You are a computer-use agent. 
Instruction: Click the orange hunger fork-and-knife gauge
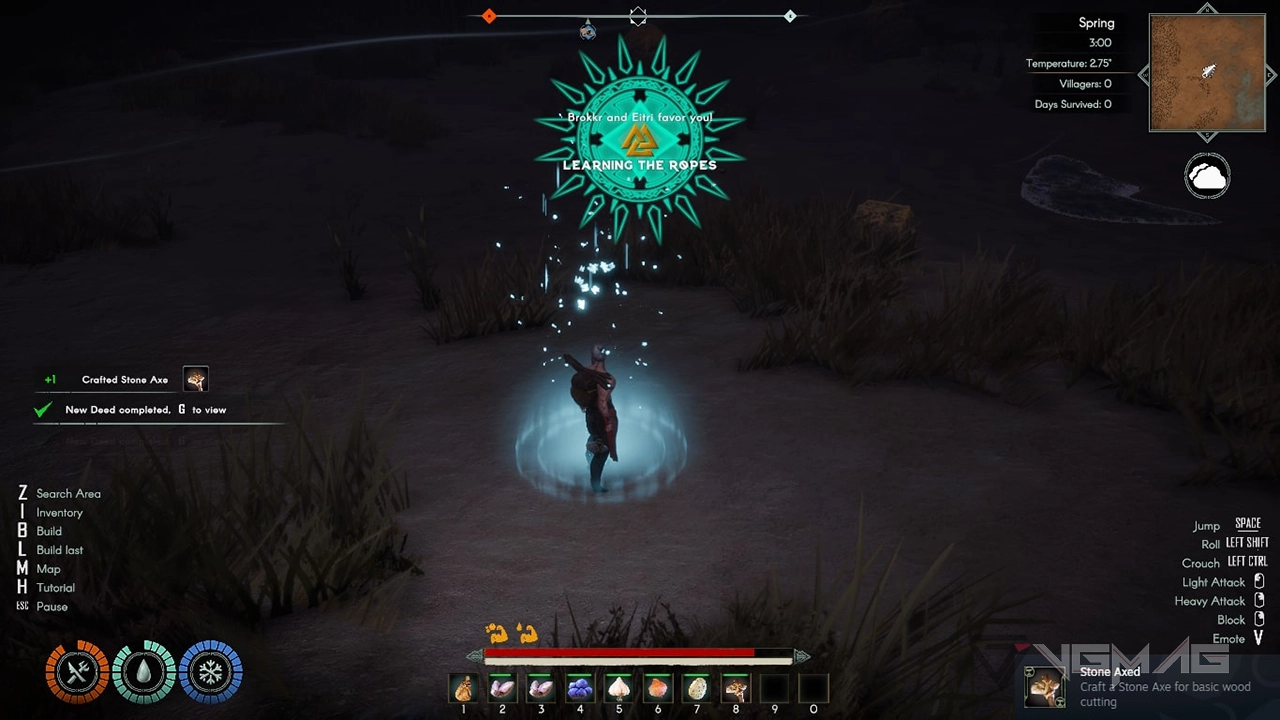(x=77, y=672)
